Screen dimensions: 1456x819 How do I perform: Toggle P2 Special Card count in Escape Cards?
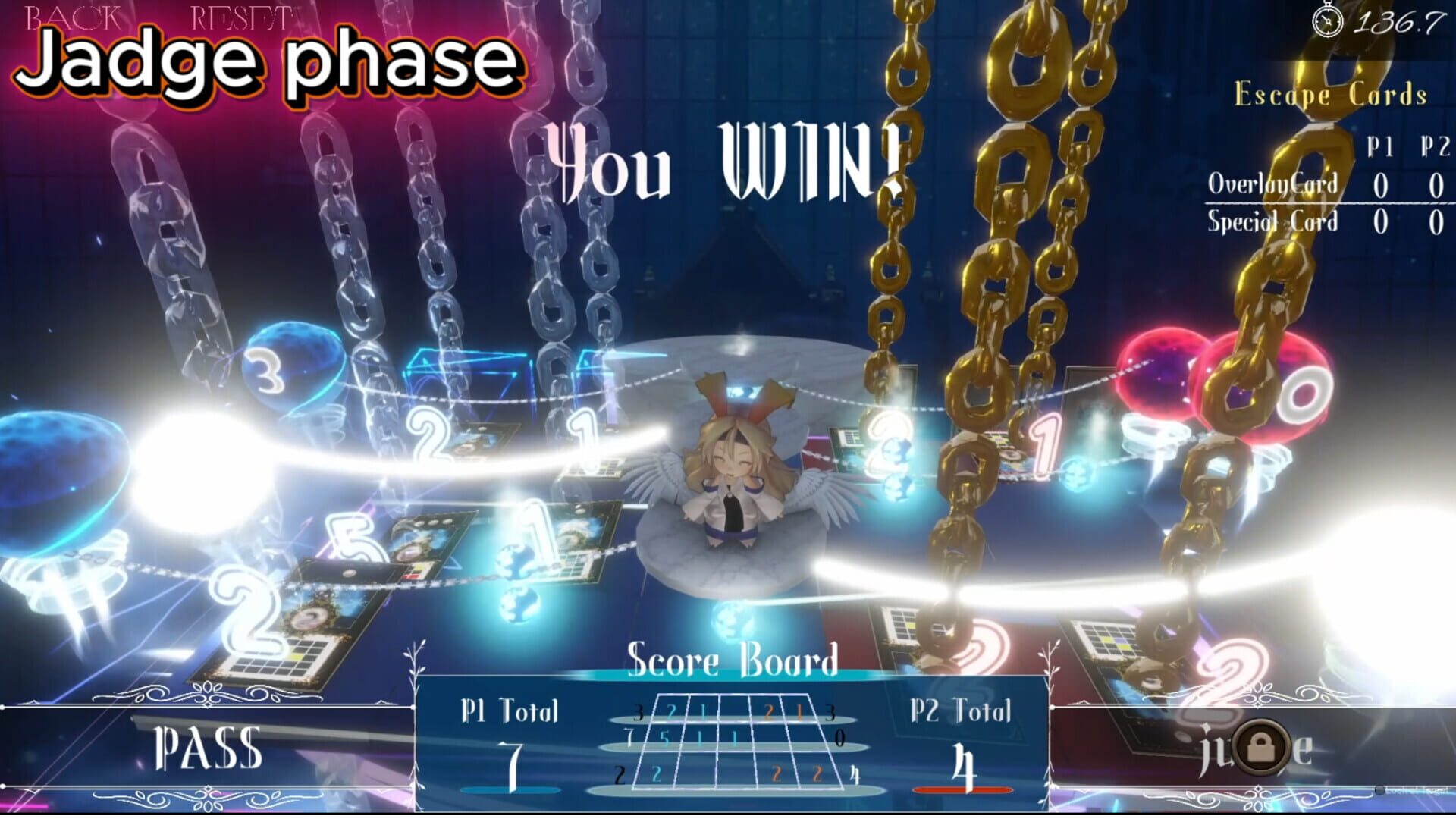tap(1434, 224)
